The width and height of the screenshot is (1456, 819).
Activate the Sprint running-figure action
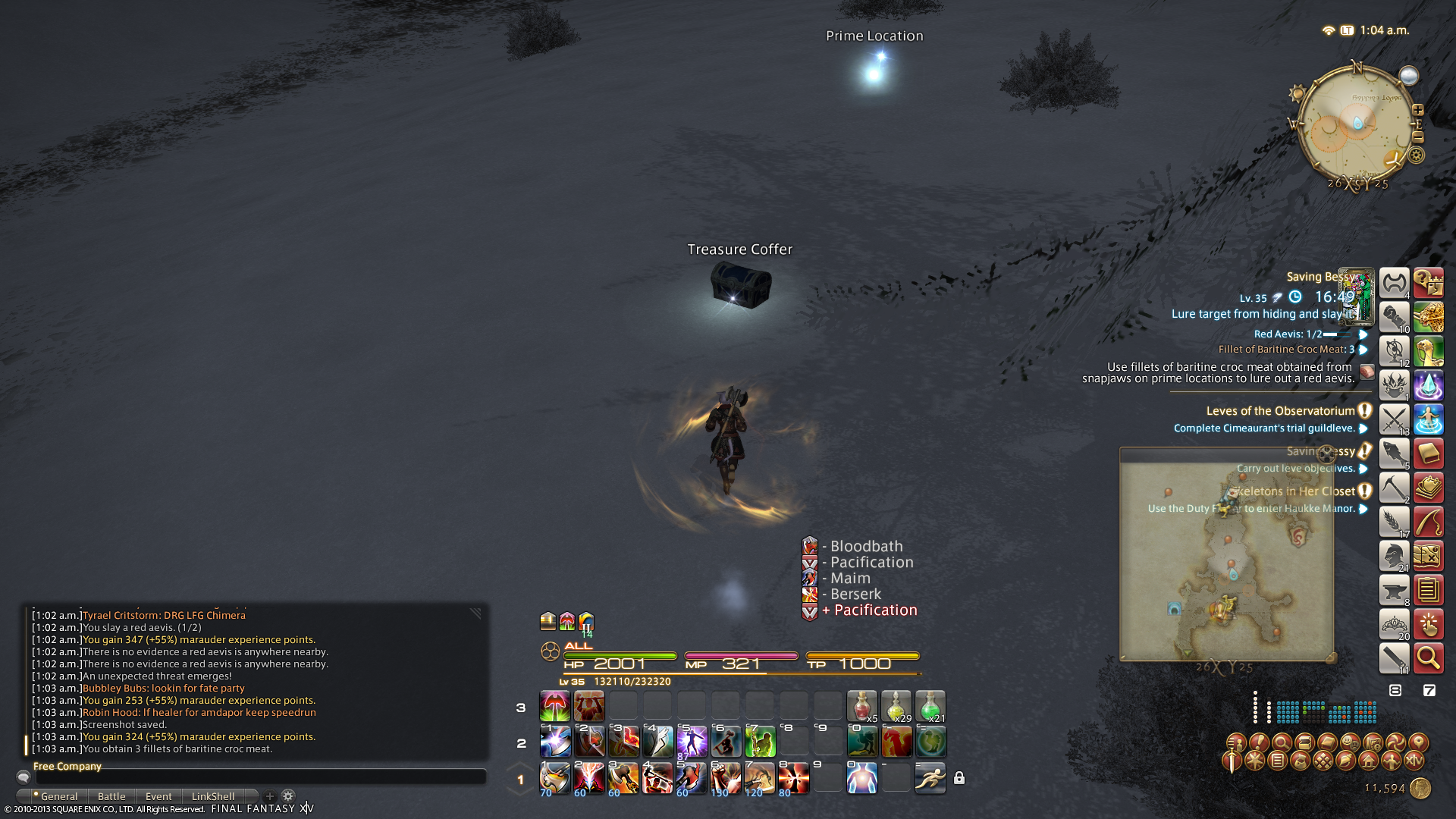tap(930, 778)
